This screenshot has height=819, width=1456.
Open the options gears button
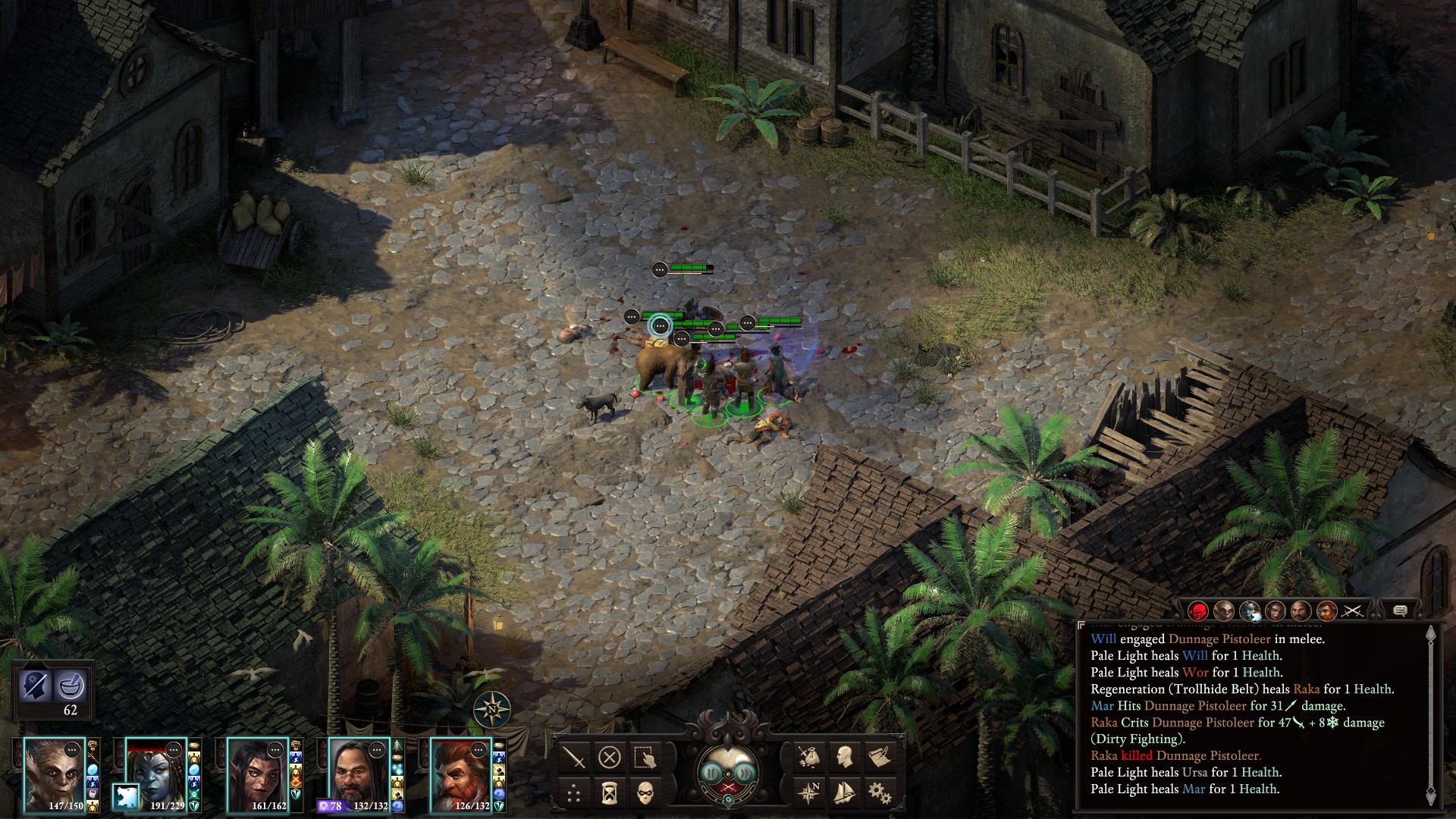tap(879, 793)
